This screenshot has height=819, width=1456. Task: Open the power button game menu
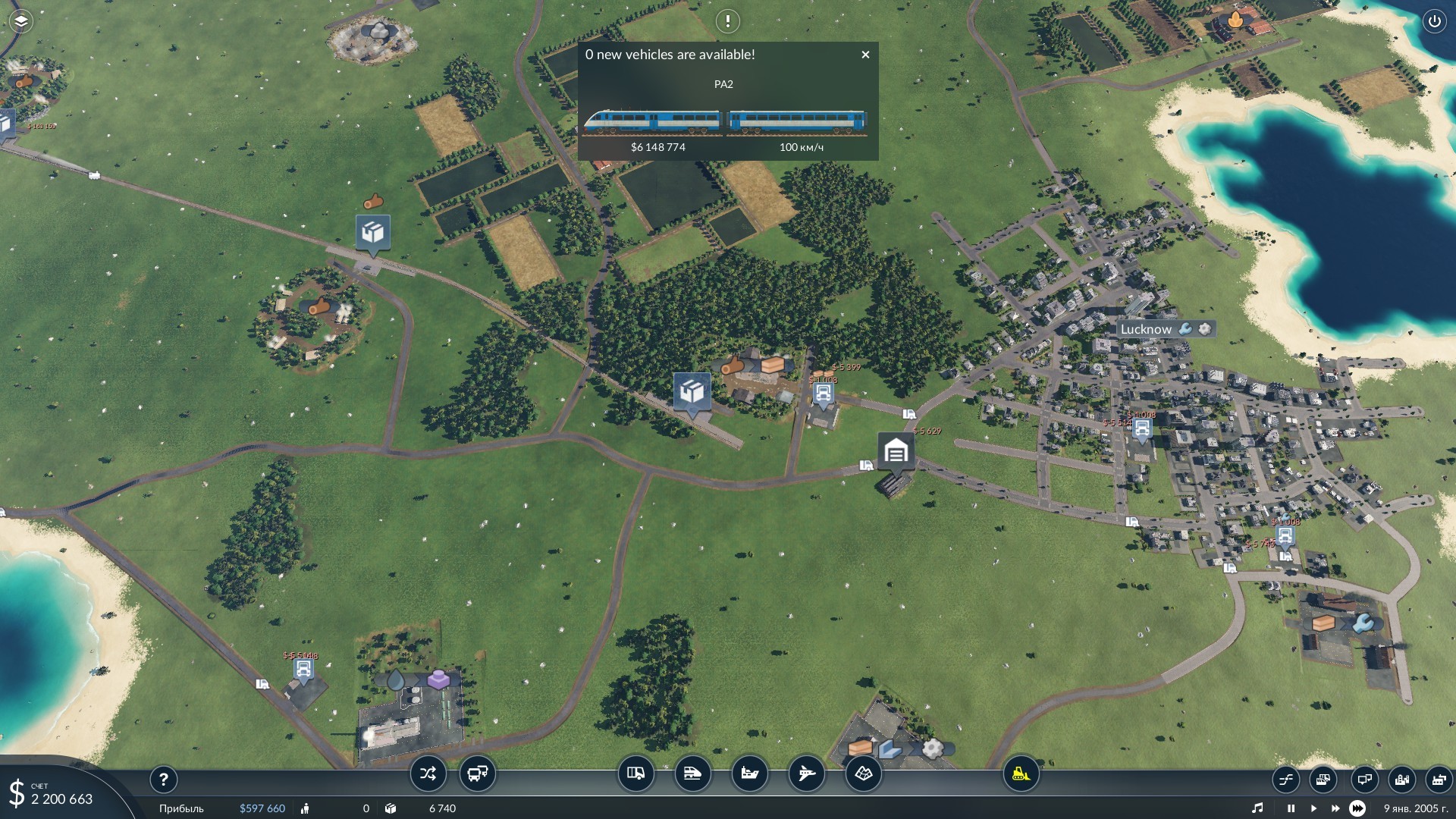click(x=1434, y=21)
